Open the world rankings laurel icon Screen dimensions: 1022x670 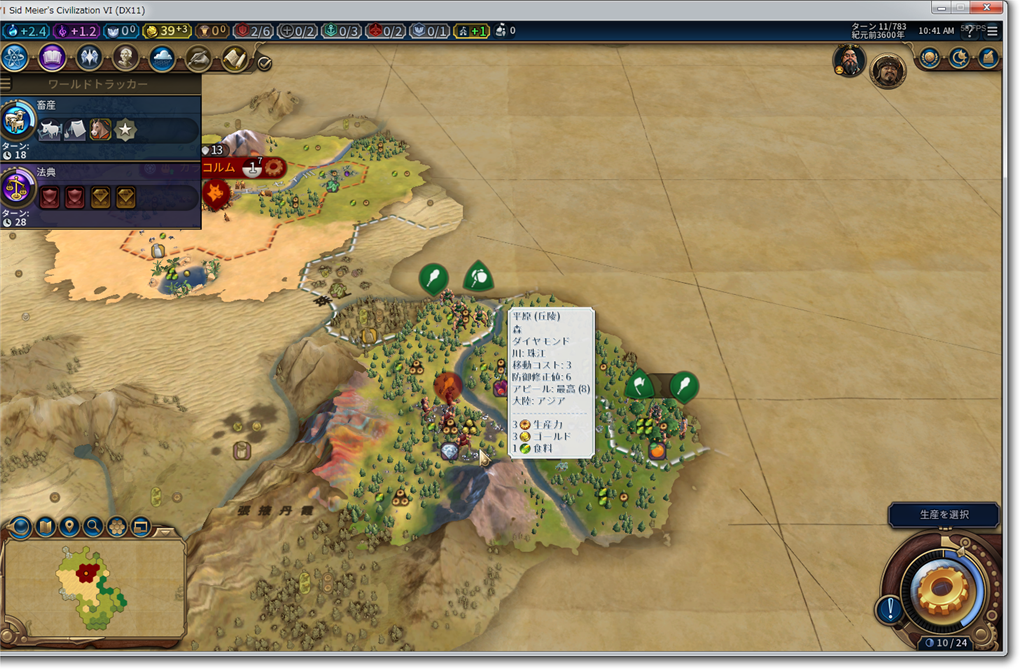tap(931, 58)
